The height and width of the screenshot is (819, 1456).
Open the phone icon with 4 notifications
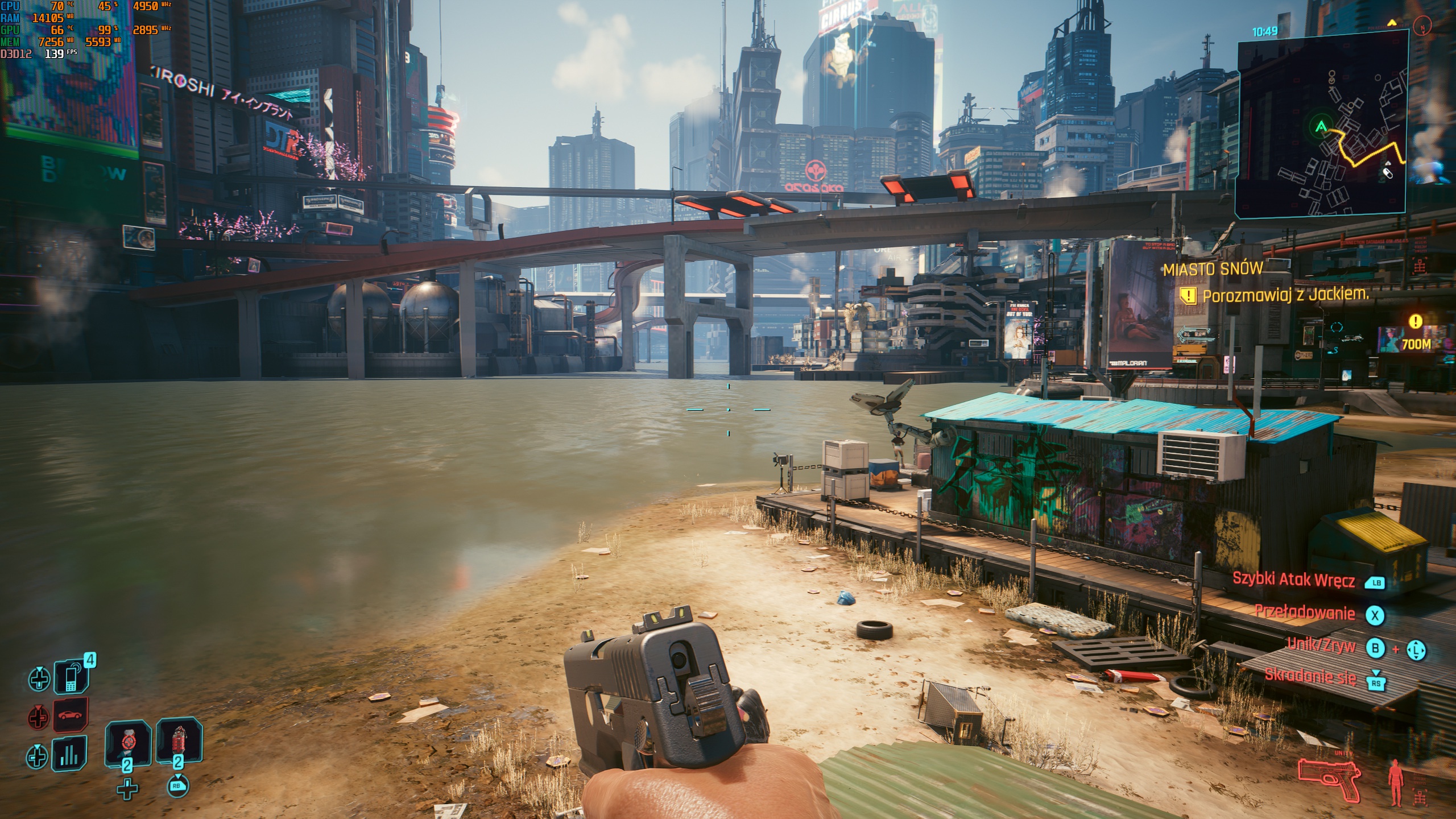click(x=71, y=677)
